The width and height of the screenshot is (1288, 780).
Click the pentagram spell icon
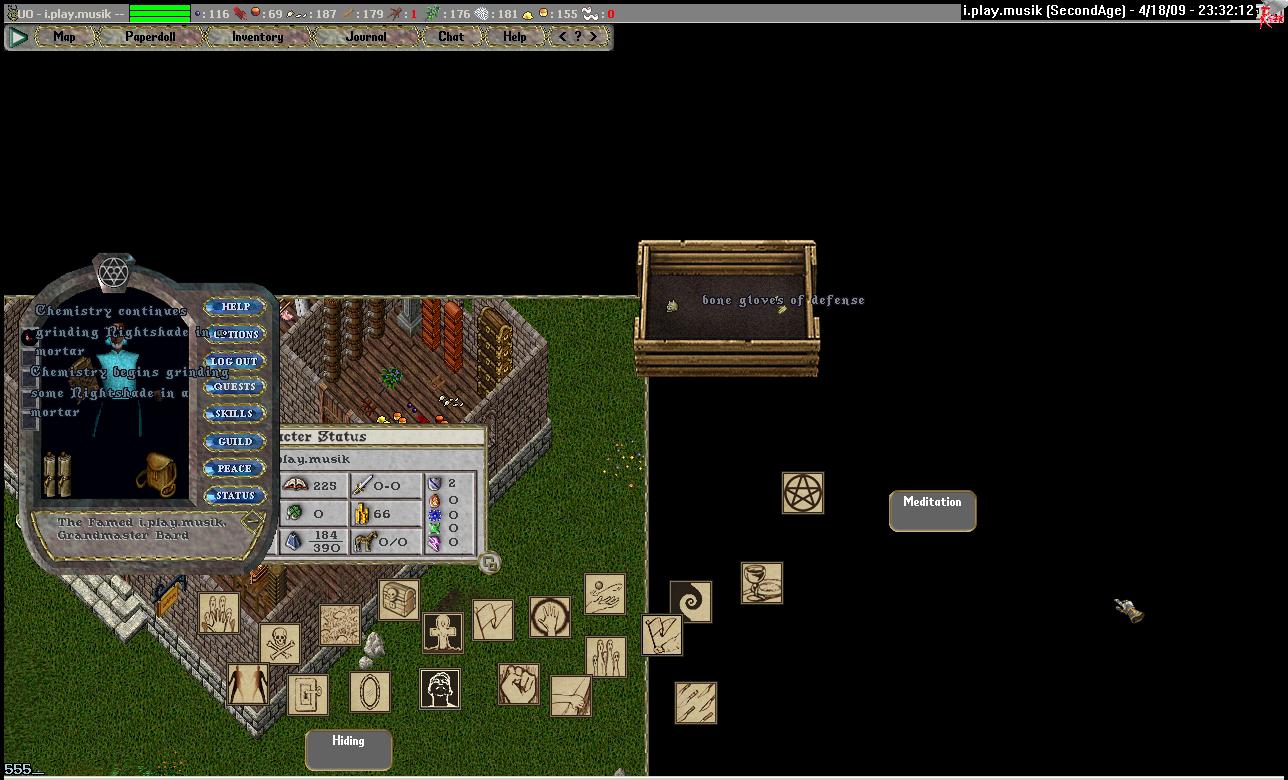803,493
